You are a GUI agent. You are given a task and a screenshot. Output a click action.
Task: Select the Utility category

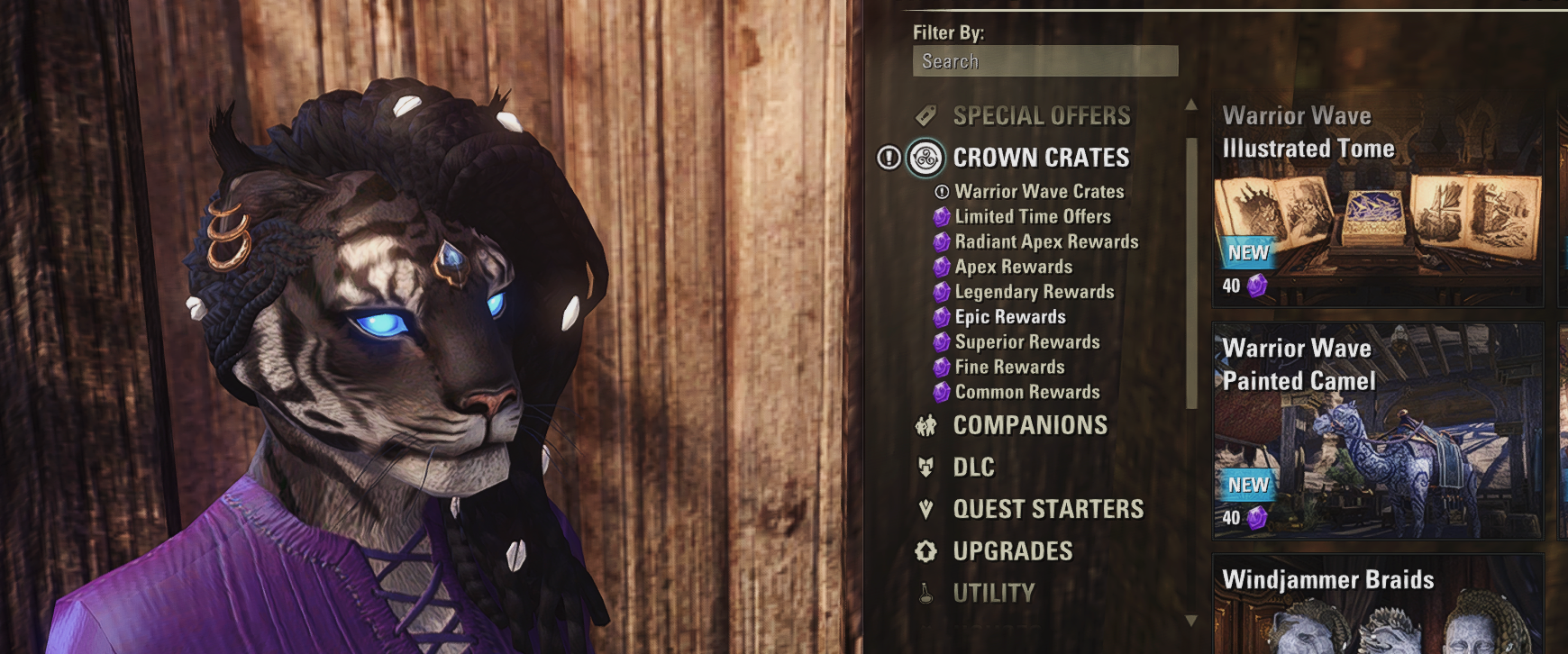pos(994,594)
